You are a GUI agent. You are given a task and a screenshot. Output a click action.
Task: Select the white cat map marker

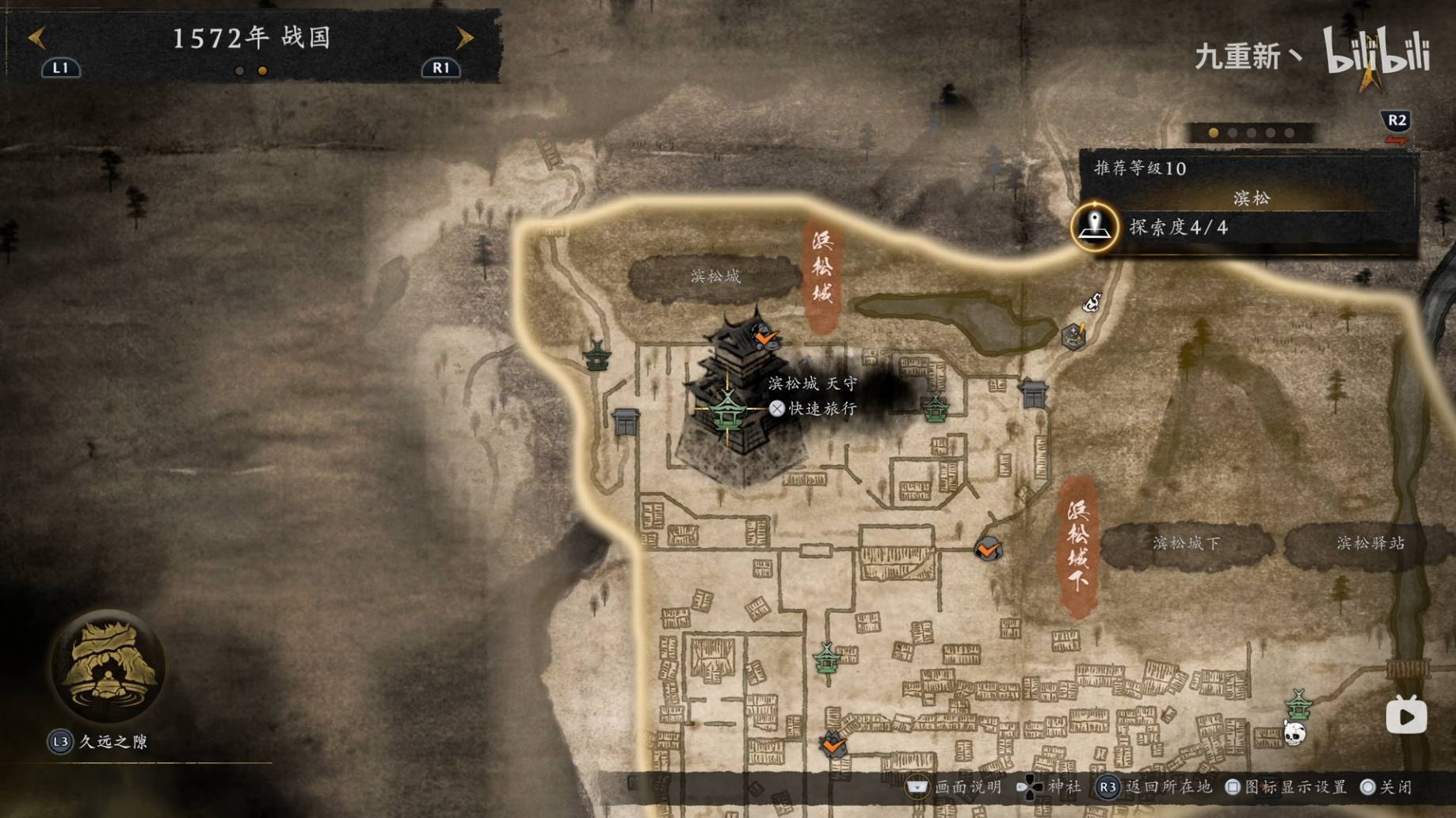coord(1092,302)
